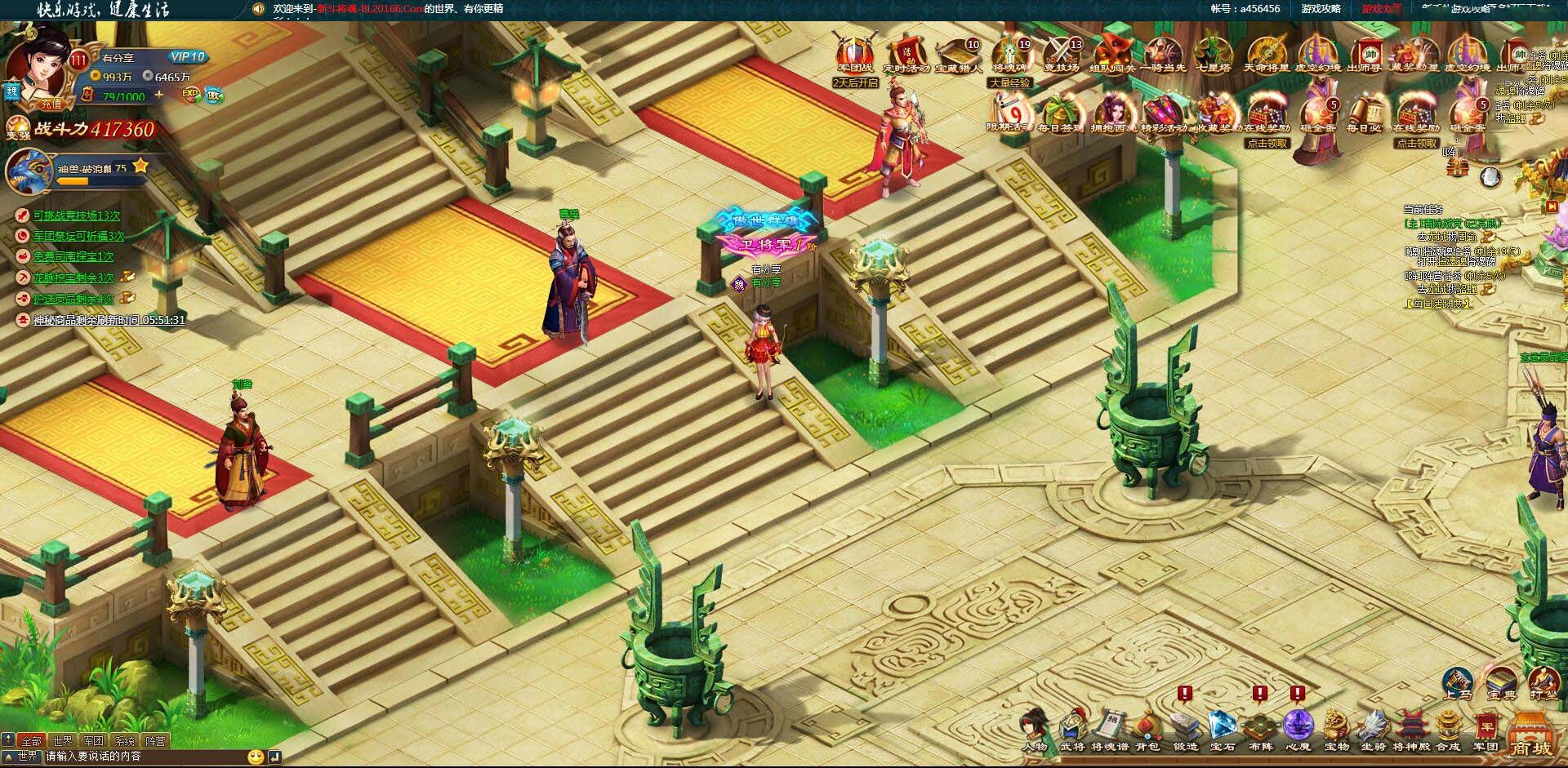Expand the 当前任务 quest panel
This screenshot has width=1568, height=768.
point(1551,206)
